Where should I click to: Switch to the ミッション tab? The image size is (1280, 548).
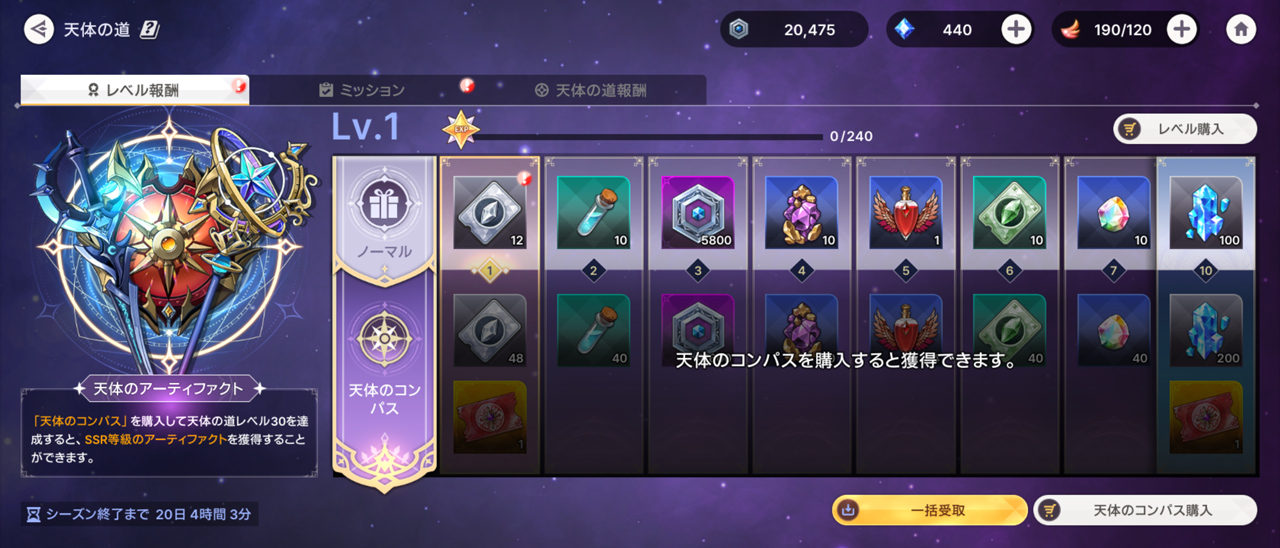click(362, 90)
